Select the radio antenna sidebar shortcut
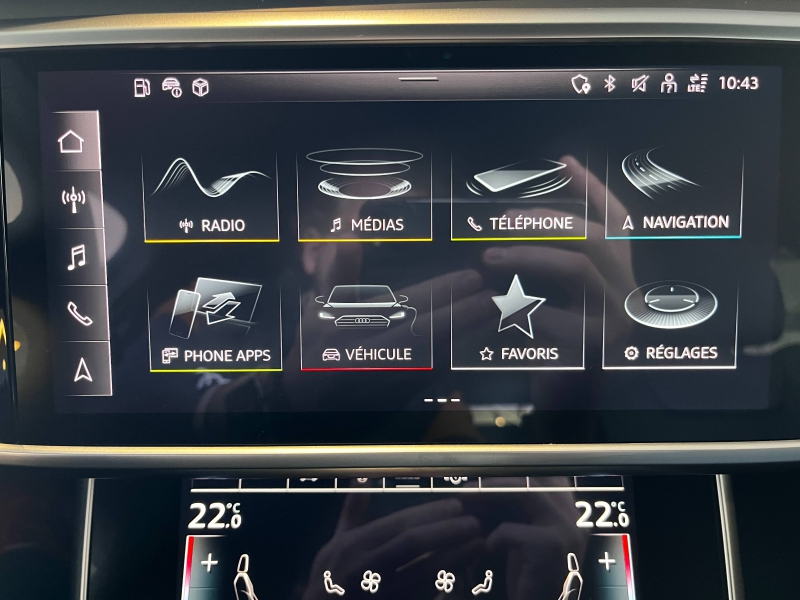Image resolution: width=800 pixels, height=600 pixels. 73,198
